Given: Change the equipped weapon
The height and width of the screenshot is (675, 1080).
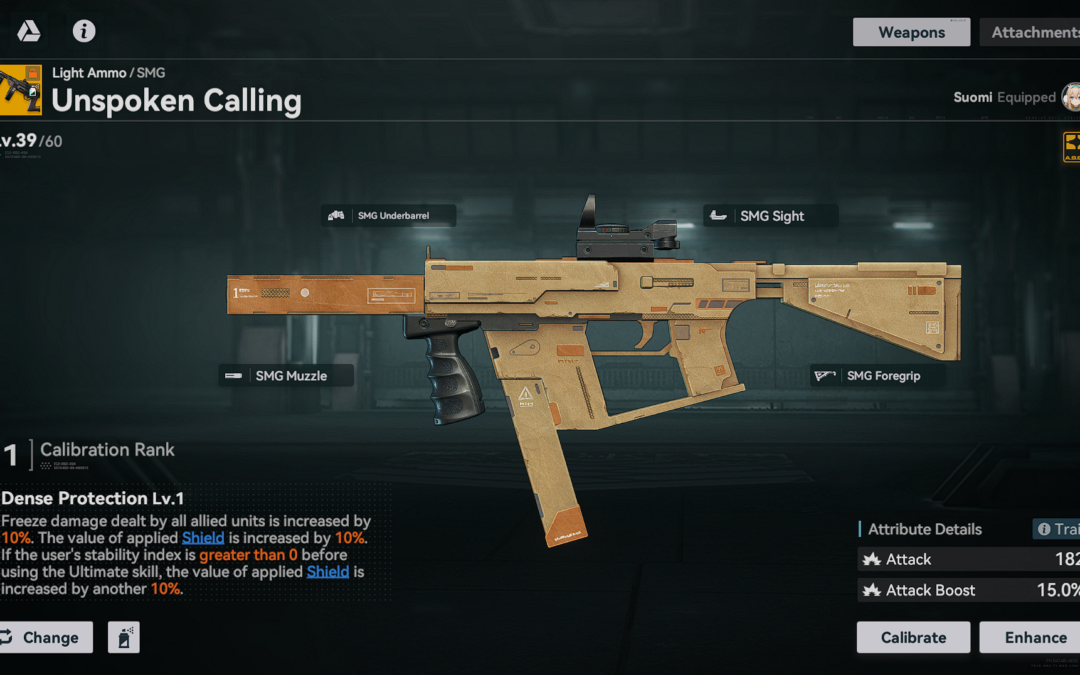Looking at the screenshot, I should pos(46,637).
